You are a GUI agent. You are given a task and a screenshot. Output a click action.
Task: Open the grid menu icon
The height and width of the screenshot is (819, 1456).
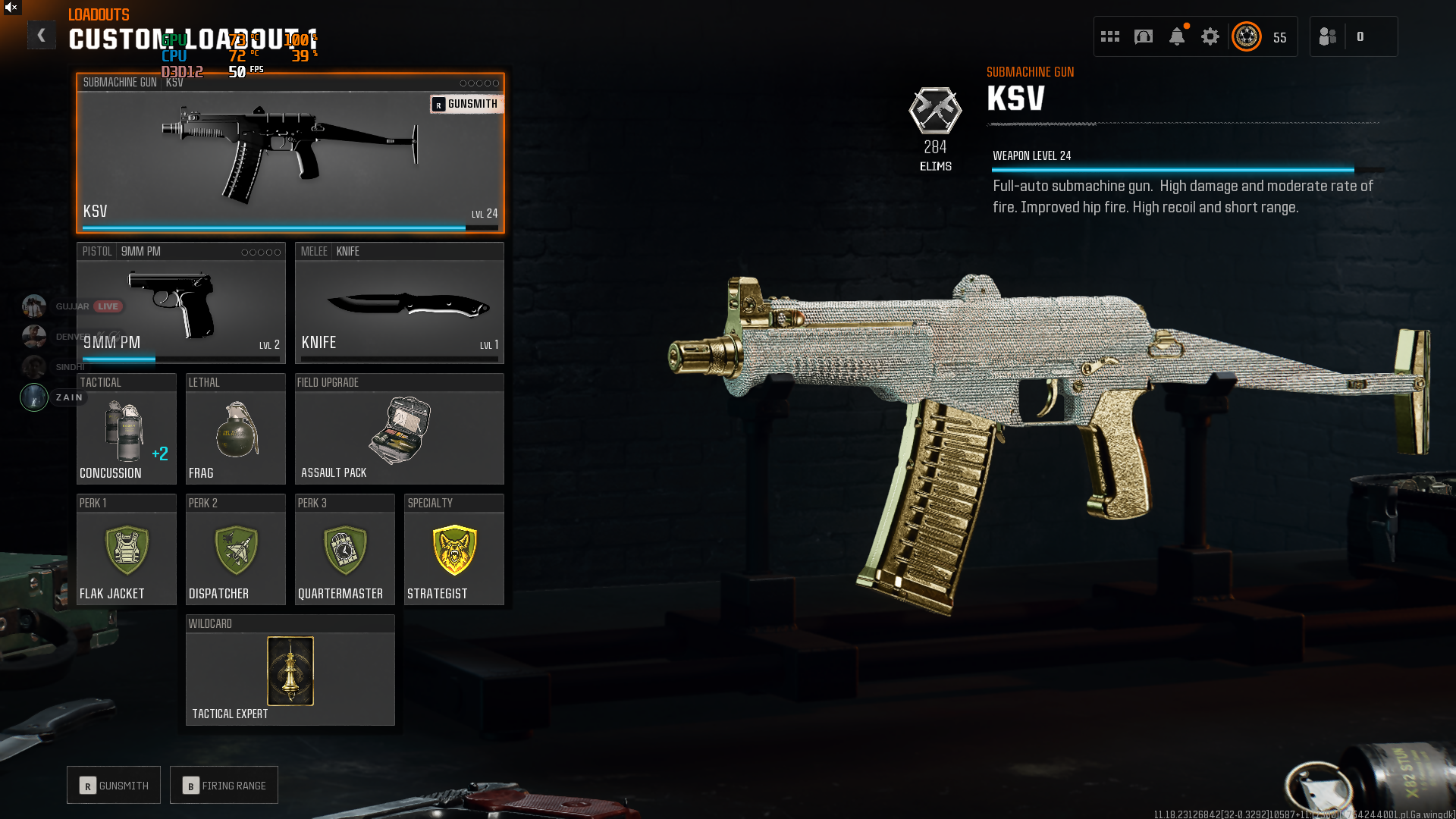(x=1110, y=36)
